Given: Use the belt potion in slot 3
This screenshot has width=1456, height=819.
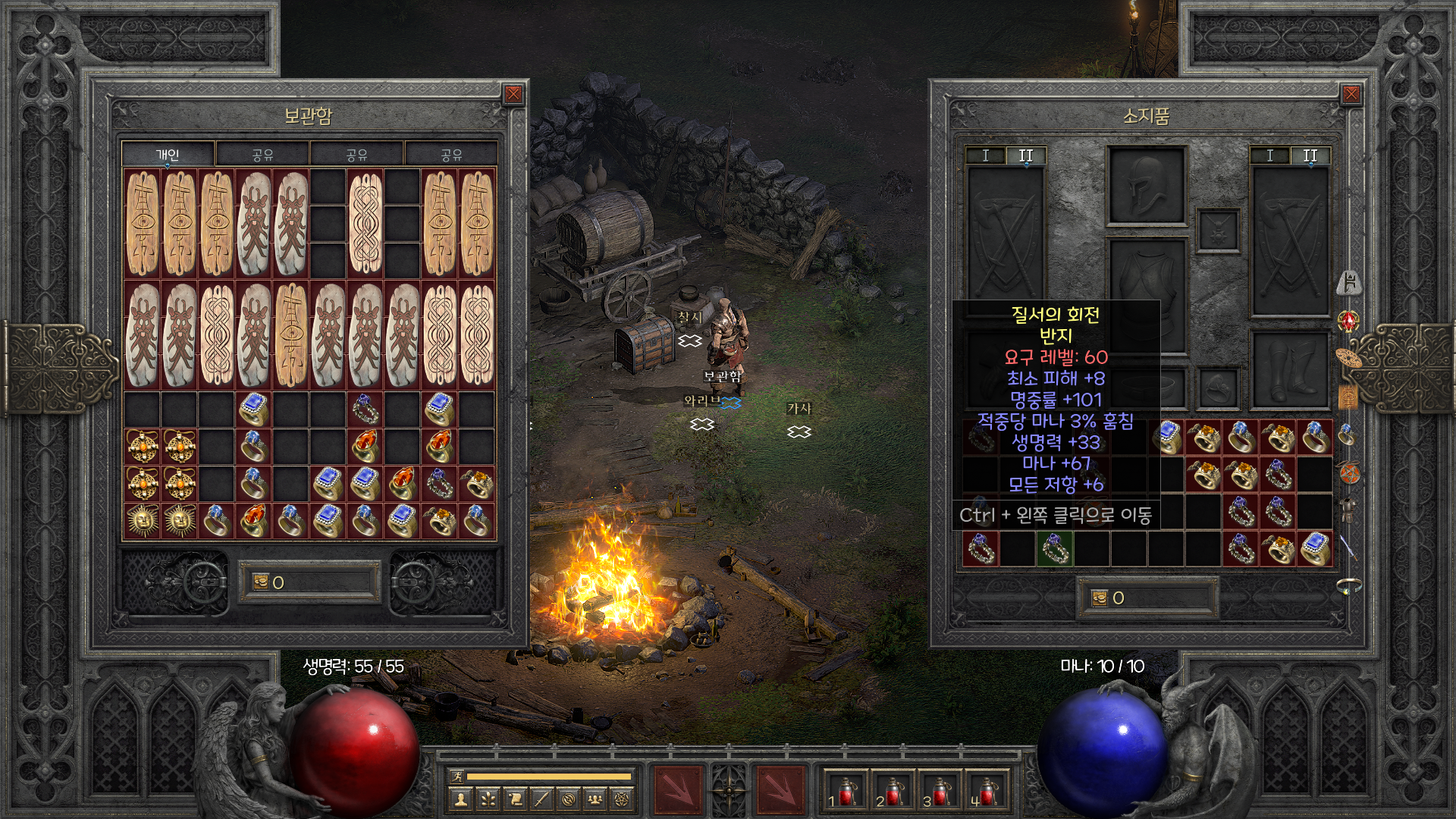Looking at the screenshot, I should point(938,792).
